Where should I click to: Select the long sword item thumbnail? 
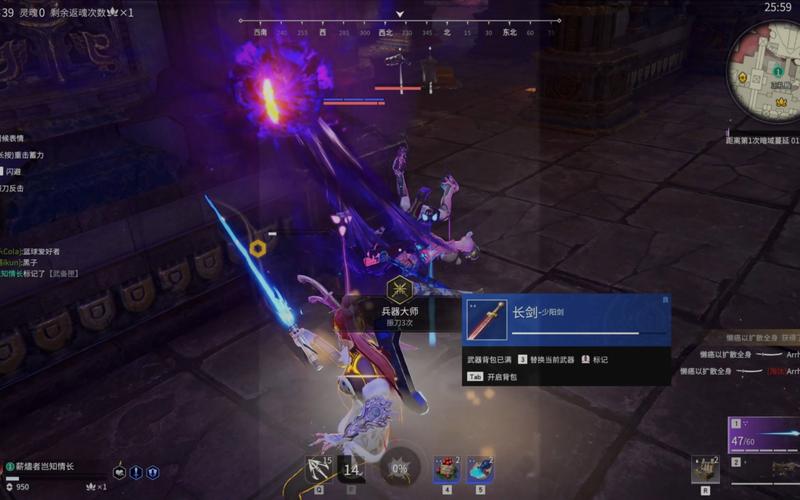[x=487, y=320]
